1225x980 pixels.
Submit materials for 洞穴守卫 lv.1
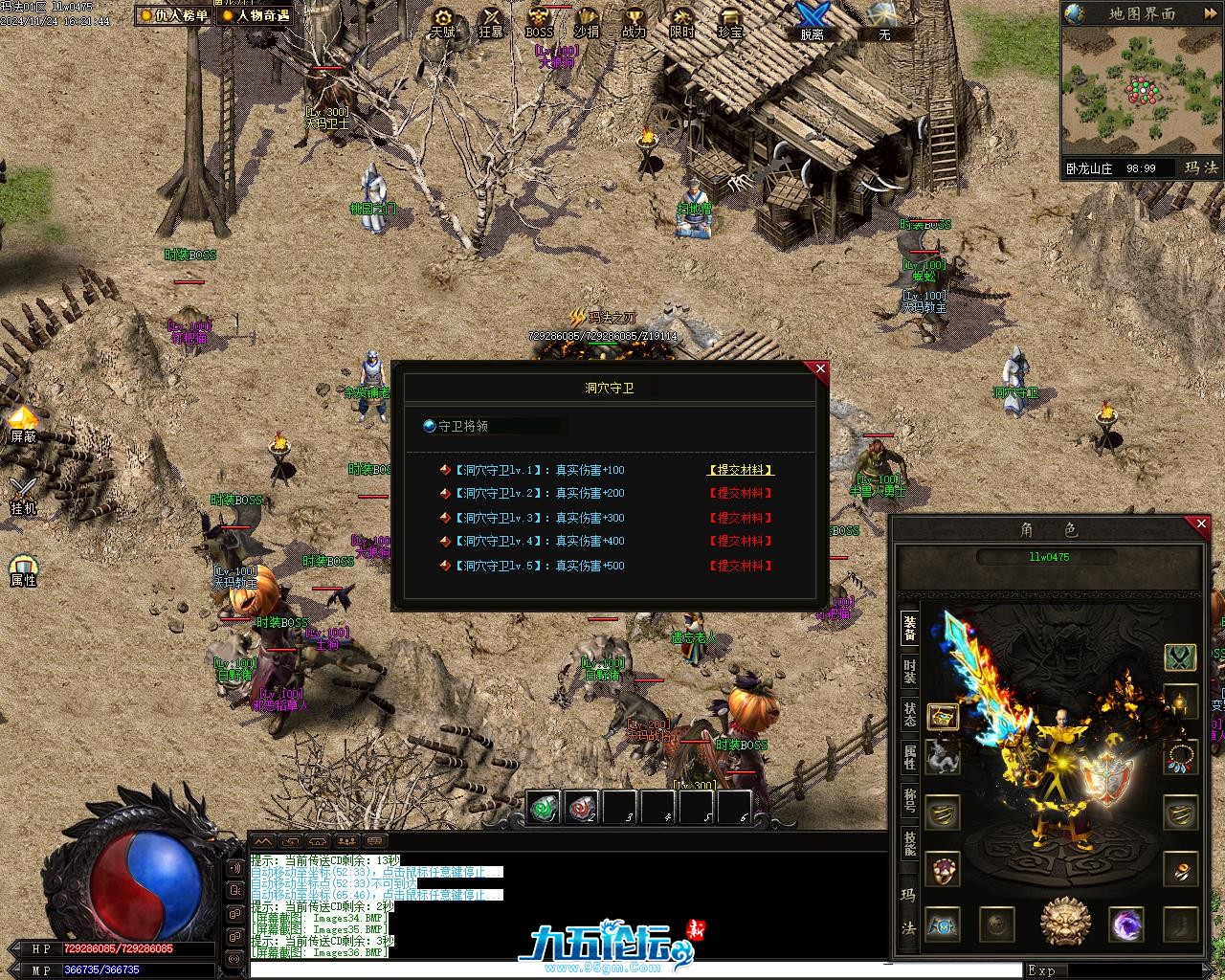point(740,470)
